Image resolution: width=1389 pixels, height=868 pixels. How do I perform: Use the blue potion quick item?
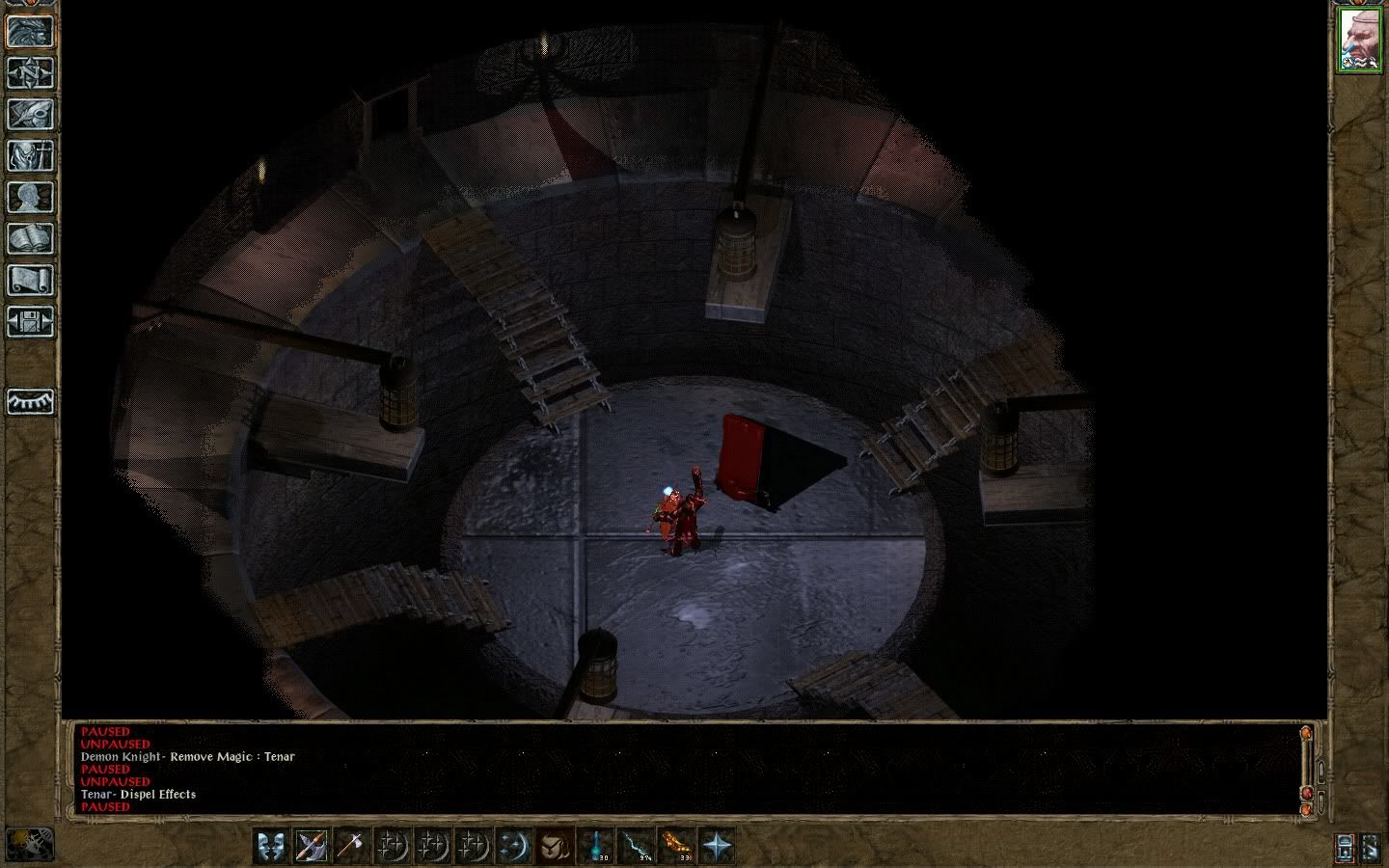(x=595, y=846)
